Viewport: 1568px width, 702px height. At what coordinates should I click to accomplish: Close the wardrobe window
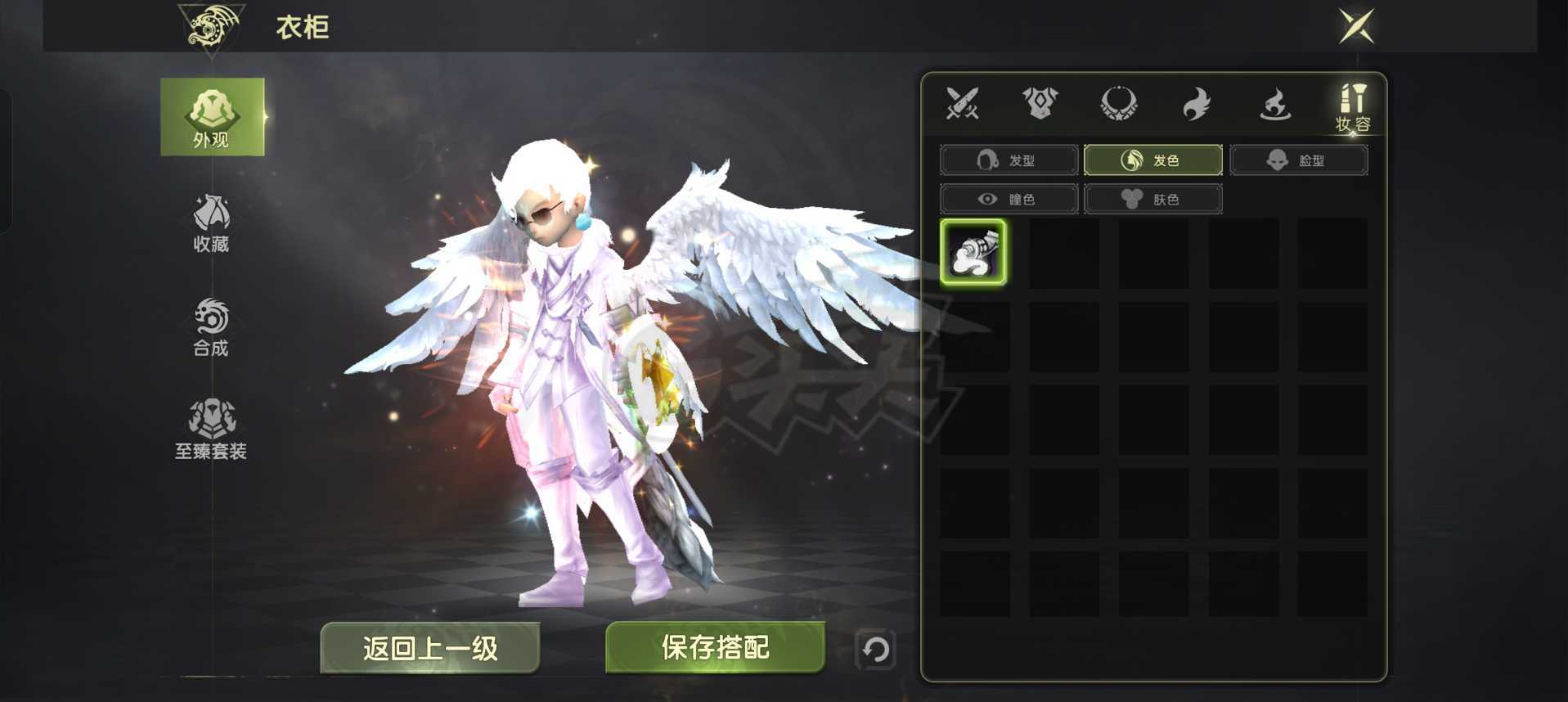pyautogui.click(x=1355, y=27)
